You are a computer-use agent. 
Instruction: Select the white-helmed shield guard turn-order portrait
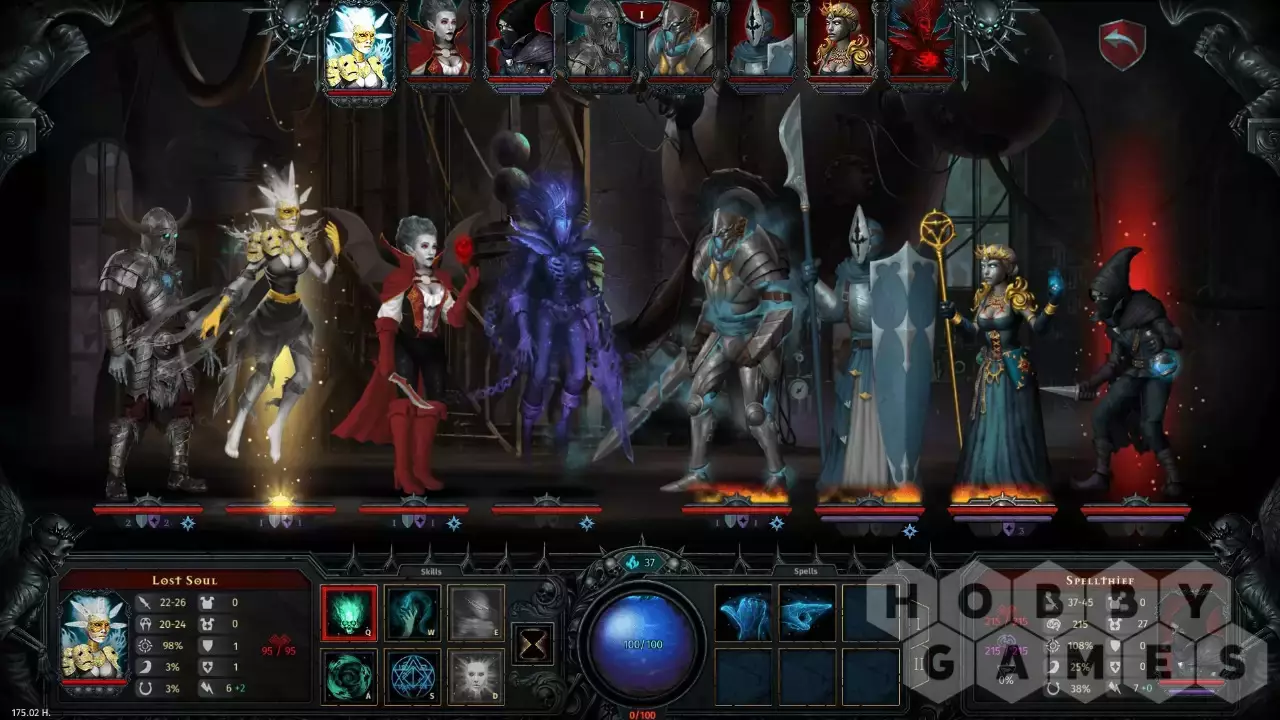point(761,40)
